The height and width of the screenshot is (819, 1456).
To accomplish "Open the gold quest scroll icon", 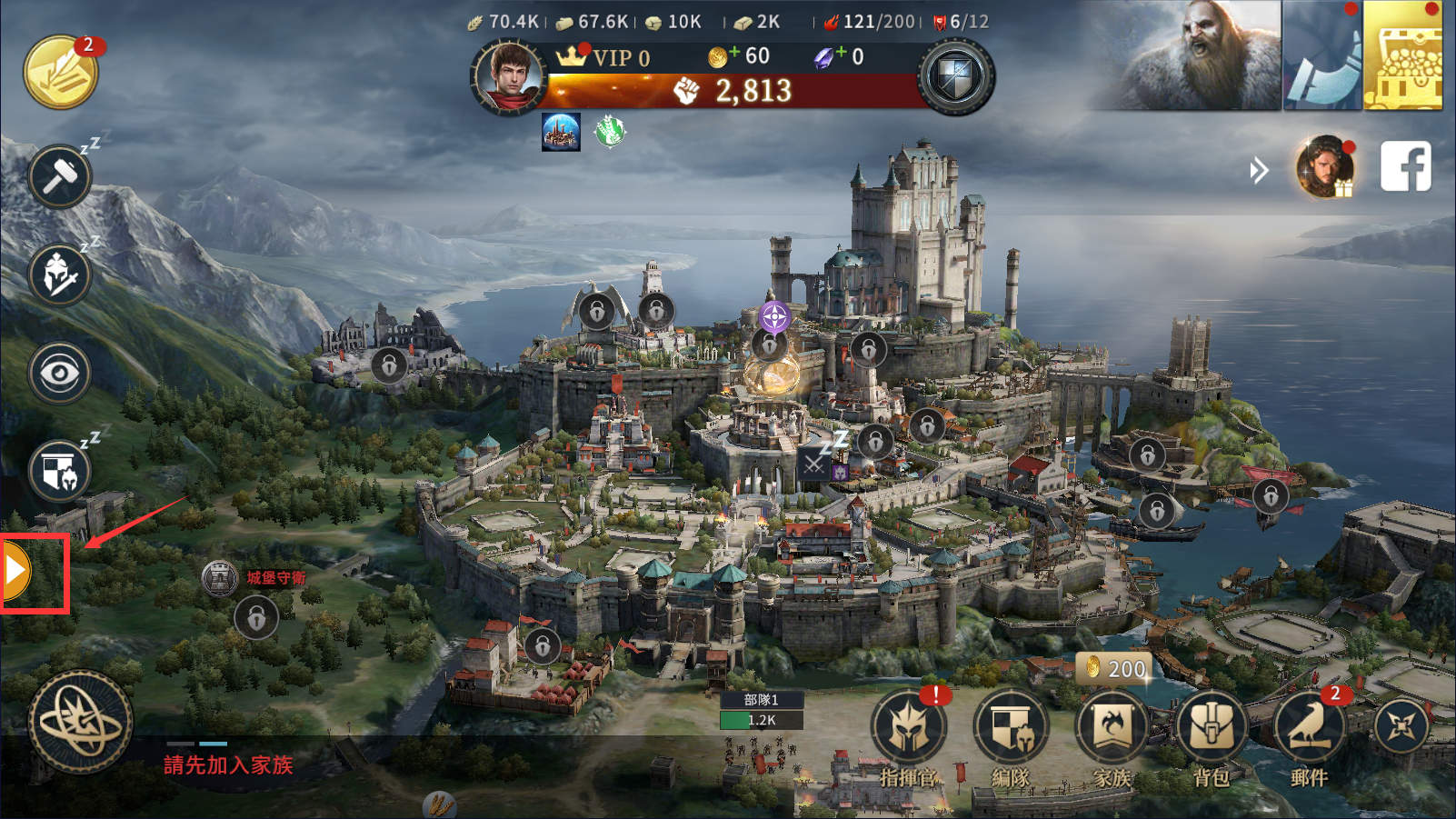I will [x=61, y=73].
